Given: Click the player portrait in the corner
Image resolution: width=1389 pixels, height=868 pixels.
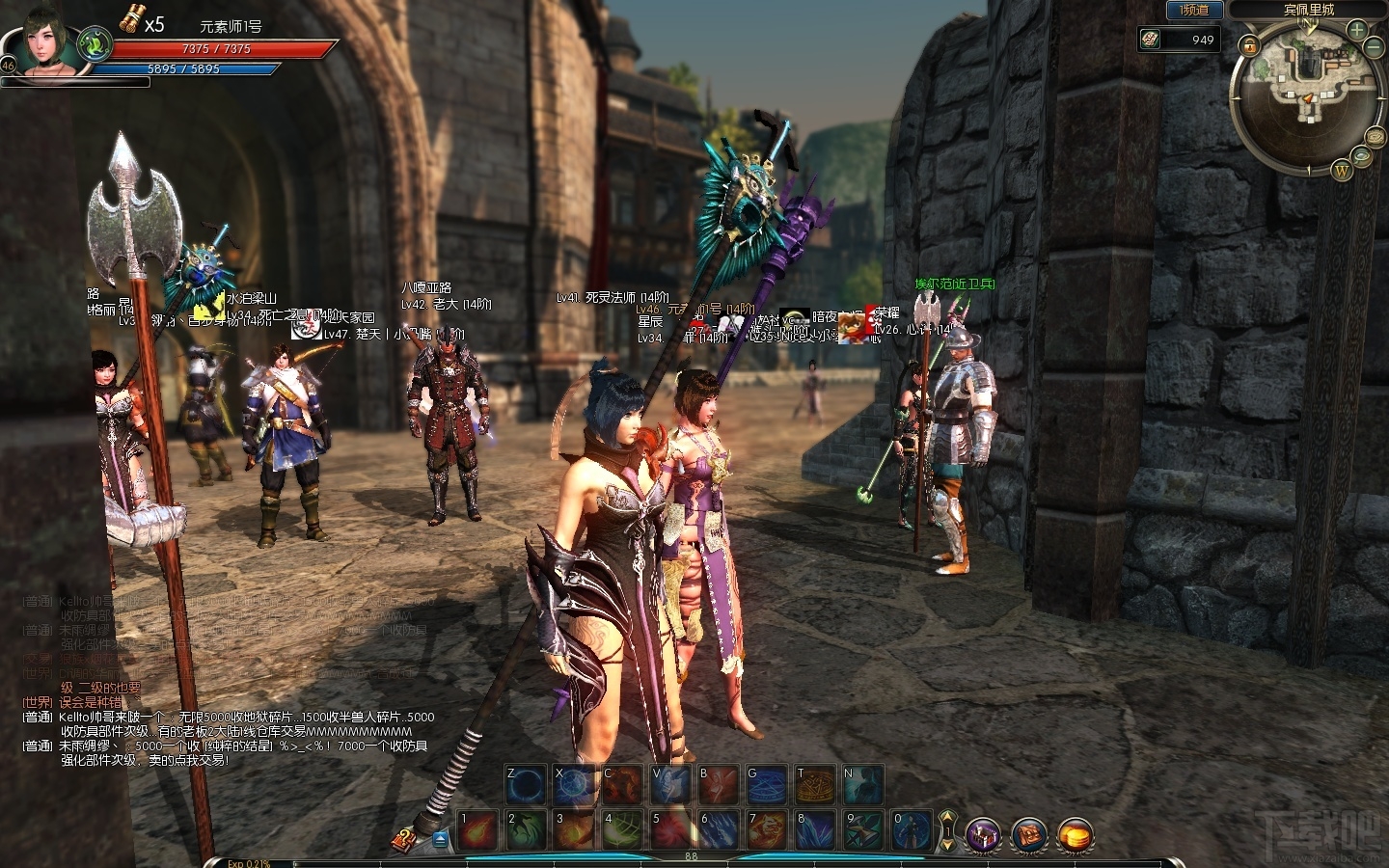Looking at the screenshot, I should pos(48,41).
